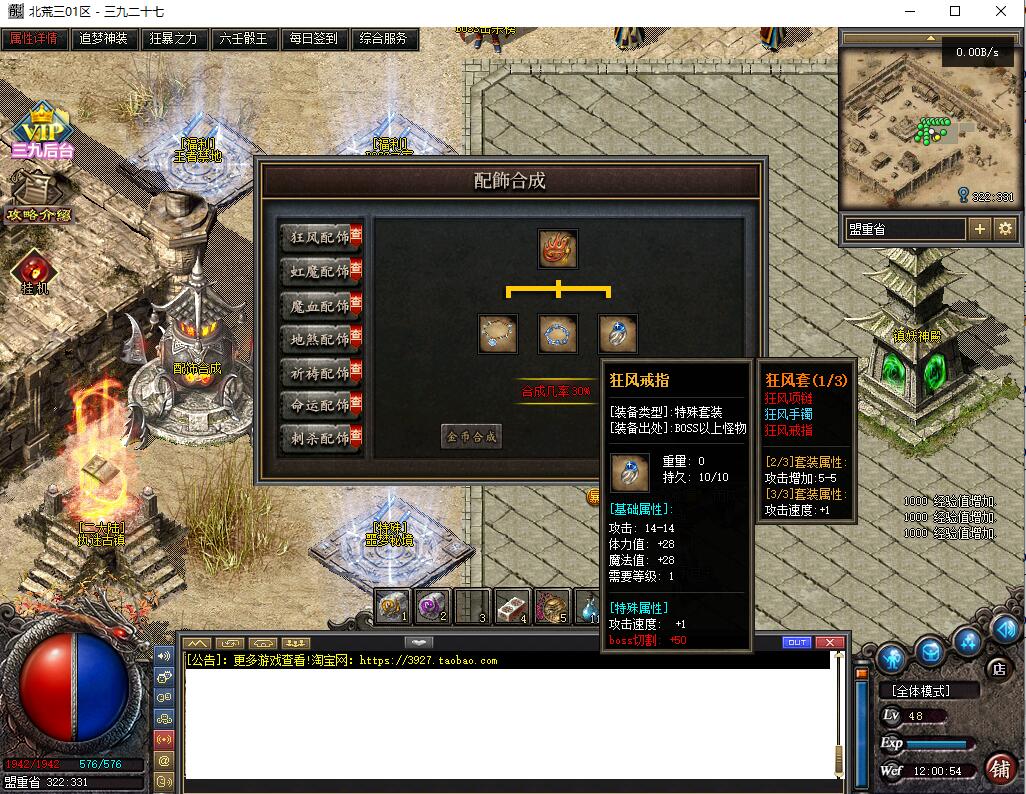Screen dimensions: 1026x794
Task: Switch to the 虹魔配饰 category
Action: (x=320, y=271)
